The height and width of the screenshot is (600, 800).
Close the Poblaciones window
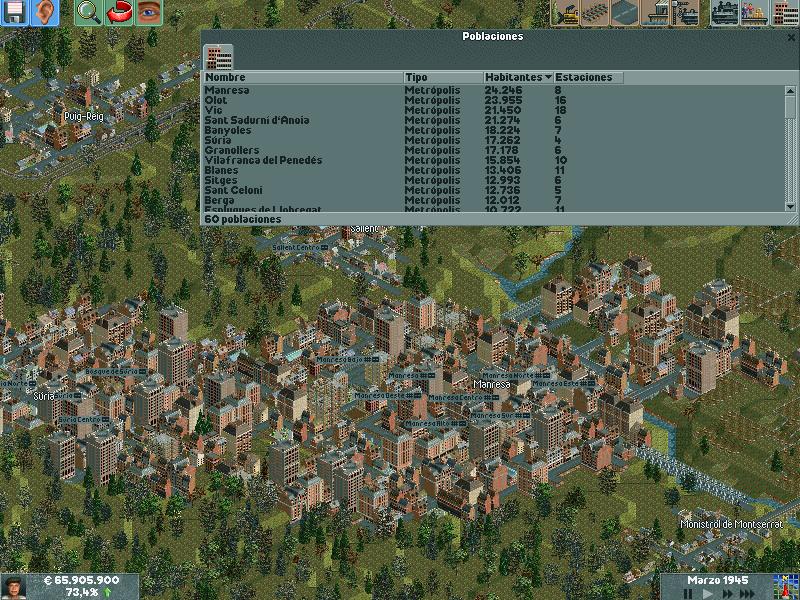[x=791, y=37]
